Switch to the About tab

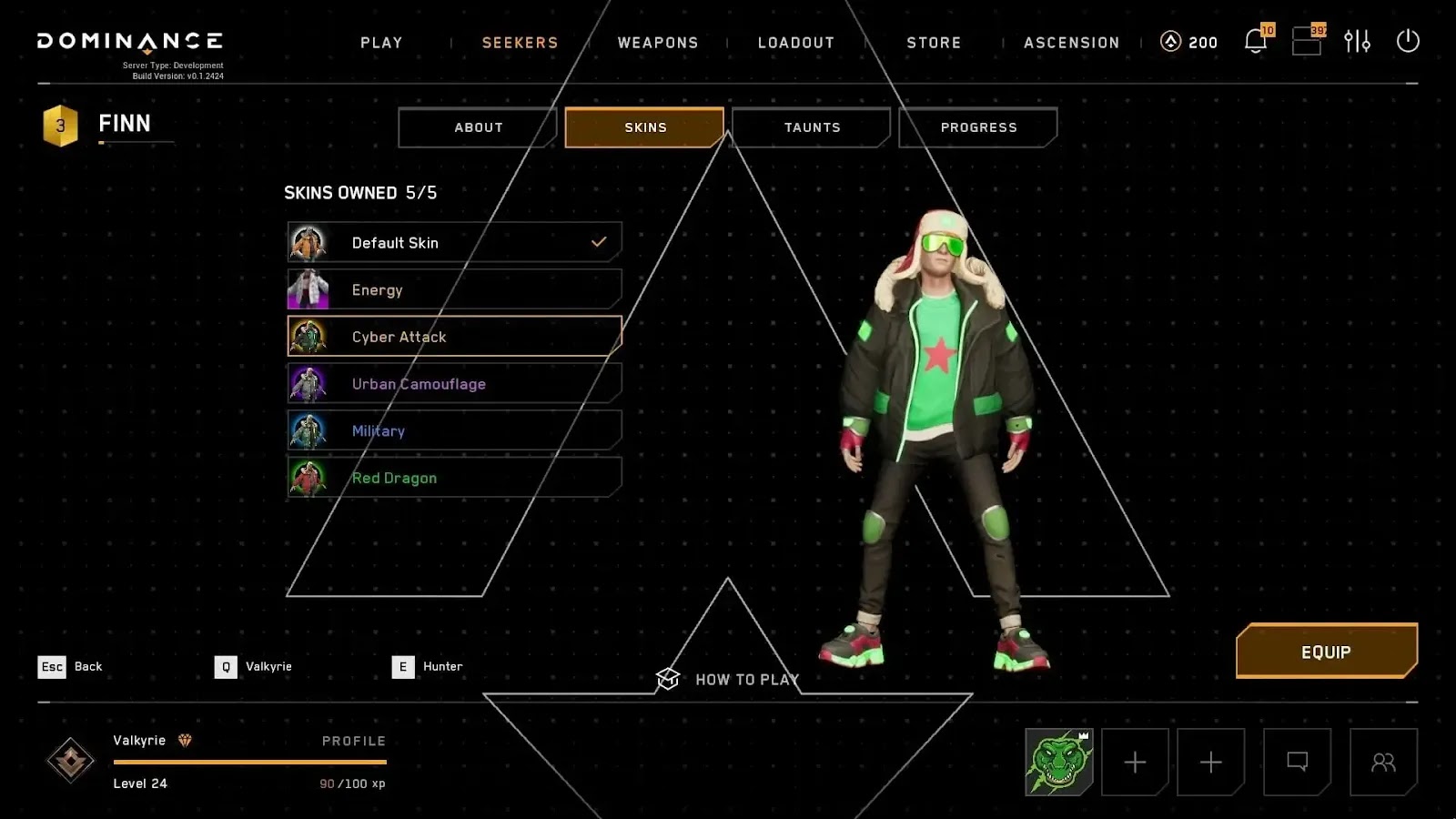click(x=478, y=127)
